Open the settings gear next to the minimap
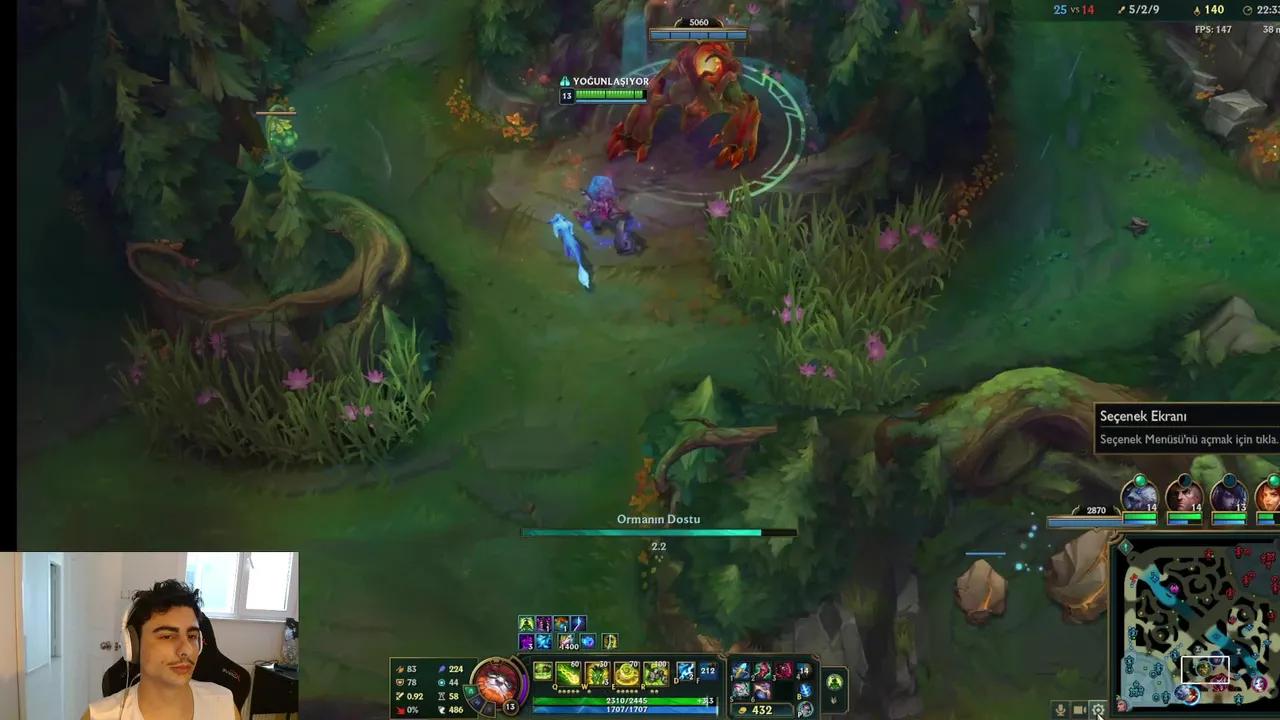The image size is (1280, 720). pyautogui.click(x=1098, y=710)
